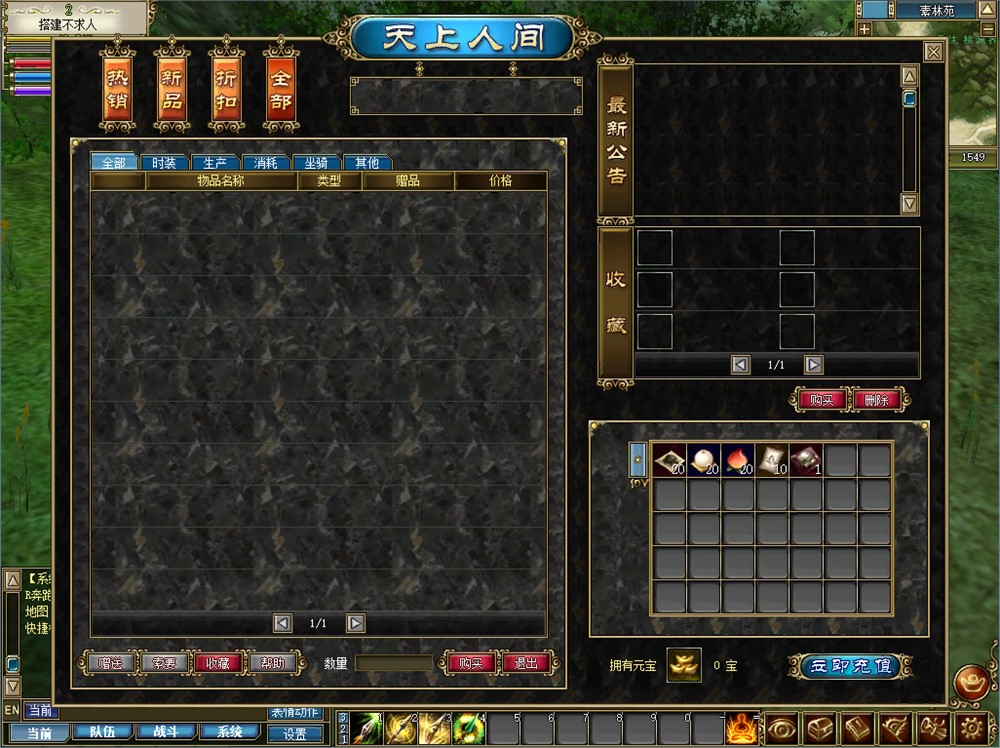Image resolution: width=1000 pixels, height=748 pixels.
Task: Select the white steamed bun item slot
Action: (x=703, y=460)
